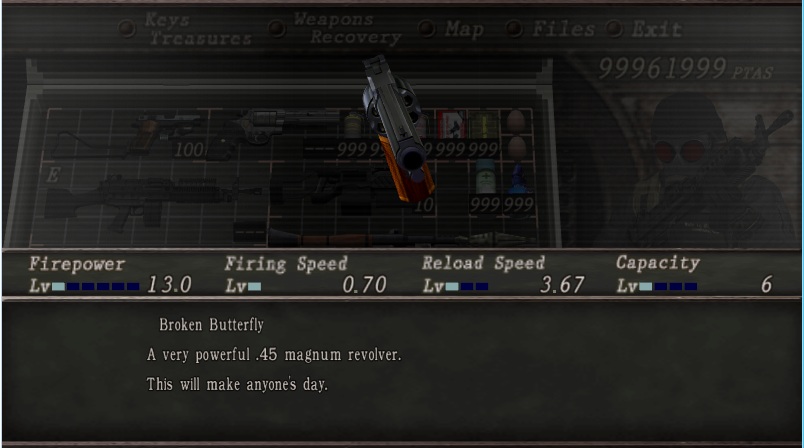Select the rocket launcher in the bottom row
Image resolution: width=804 pixels, height=448 pixels.
[x=400, y=238]
